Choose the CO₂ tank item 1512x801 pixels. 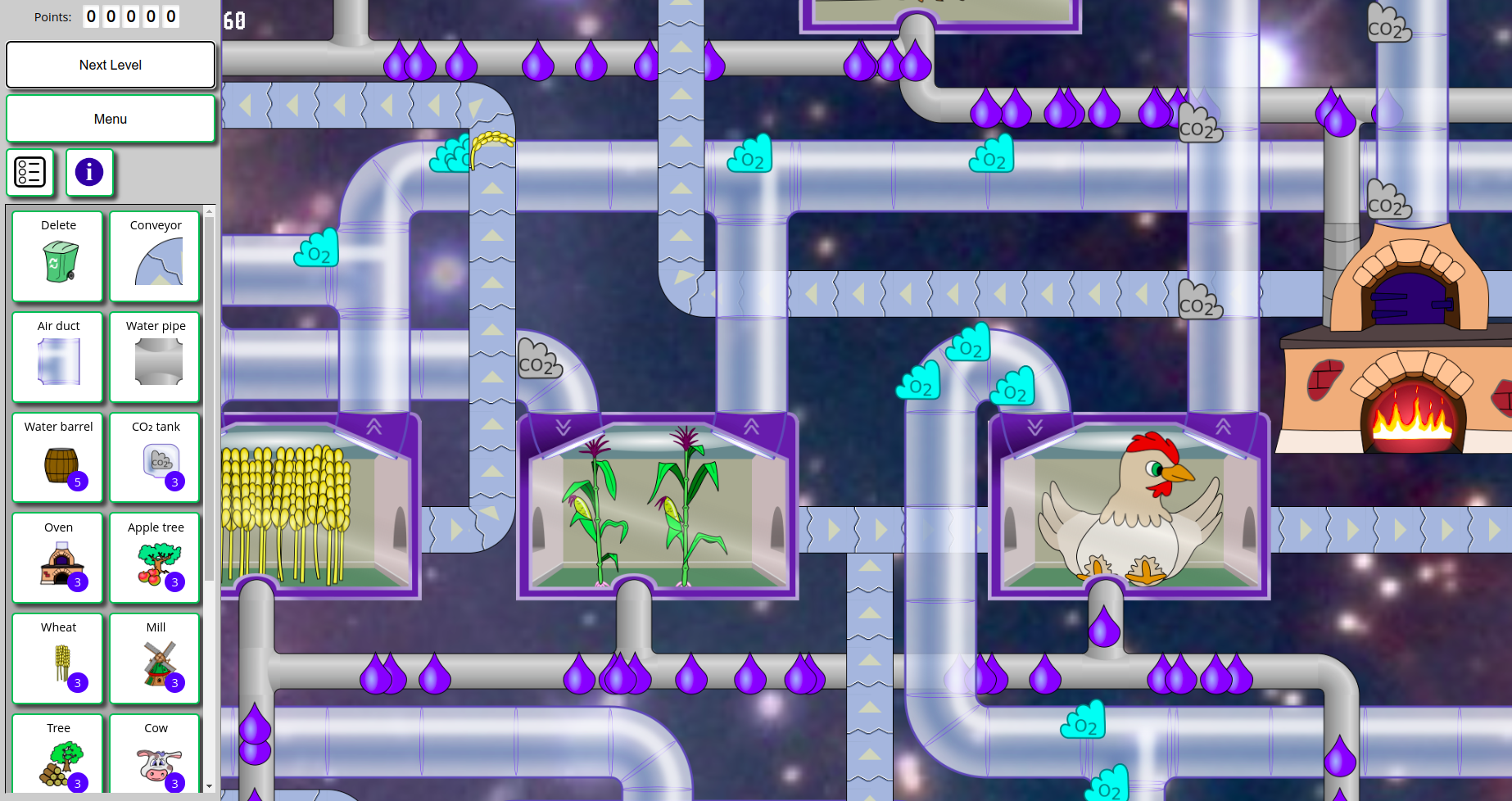point(156,458)
